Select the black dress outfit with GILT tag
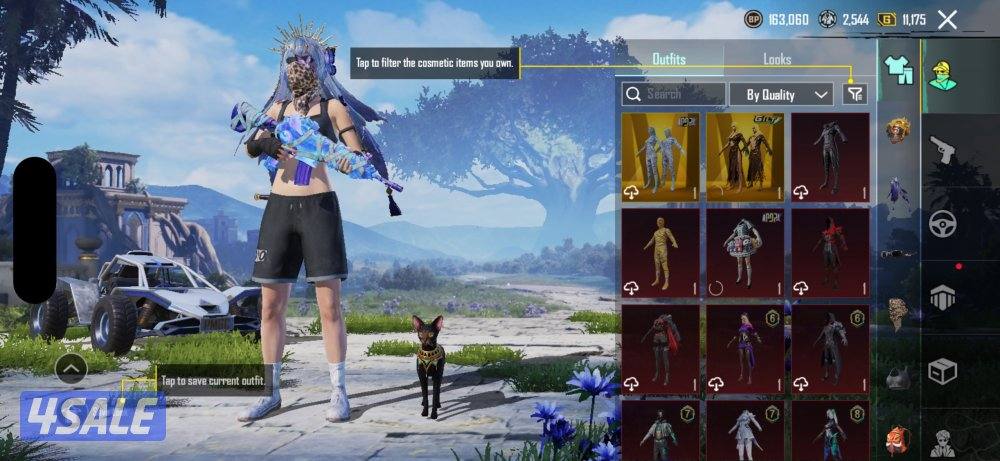Viewport: 1000px width, 461px height. click(746, 157)
